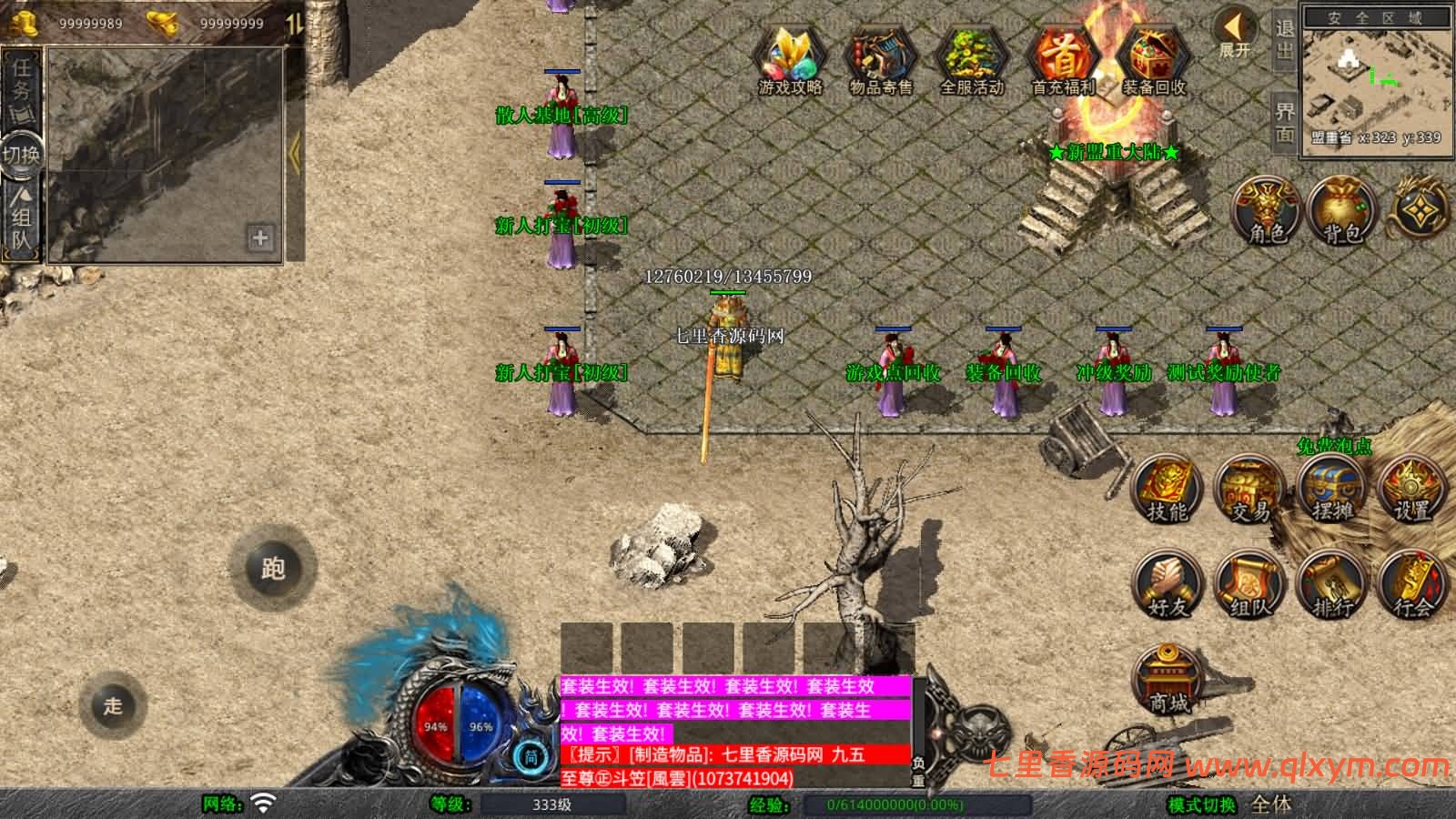This screenshot has height=819, width=1456.
Task: Open the 组队 team round icon
Action: [1249, 586]
